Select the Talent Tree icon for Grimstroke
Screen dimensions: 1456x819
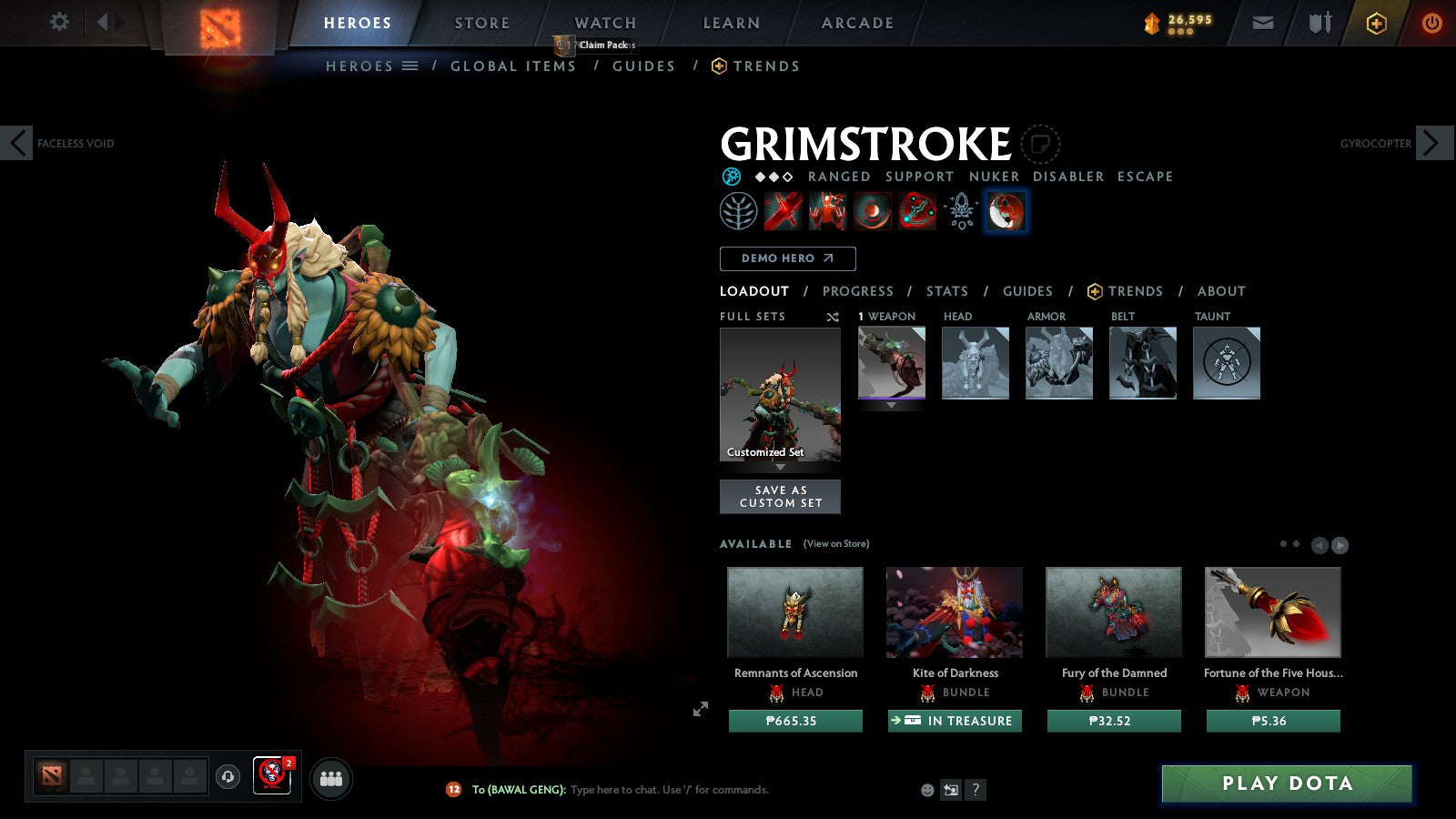pos(738,209)
